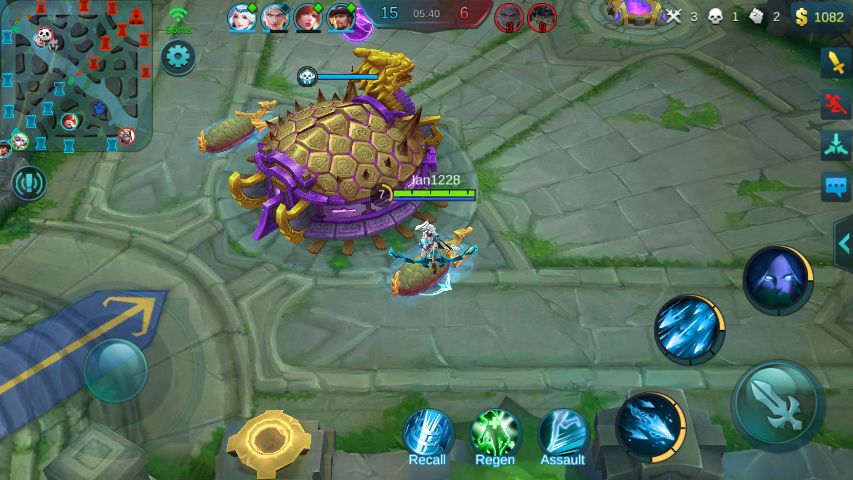Select the red-haired ally portrait

click(308, 17)
